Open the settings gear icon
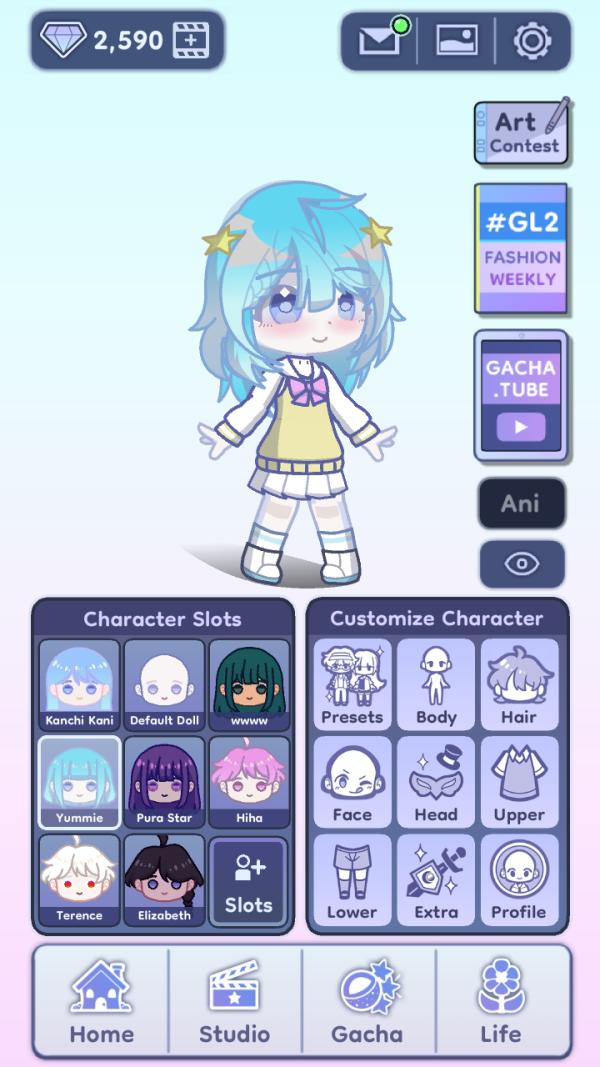 click(x=532, y=41)
